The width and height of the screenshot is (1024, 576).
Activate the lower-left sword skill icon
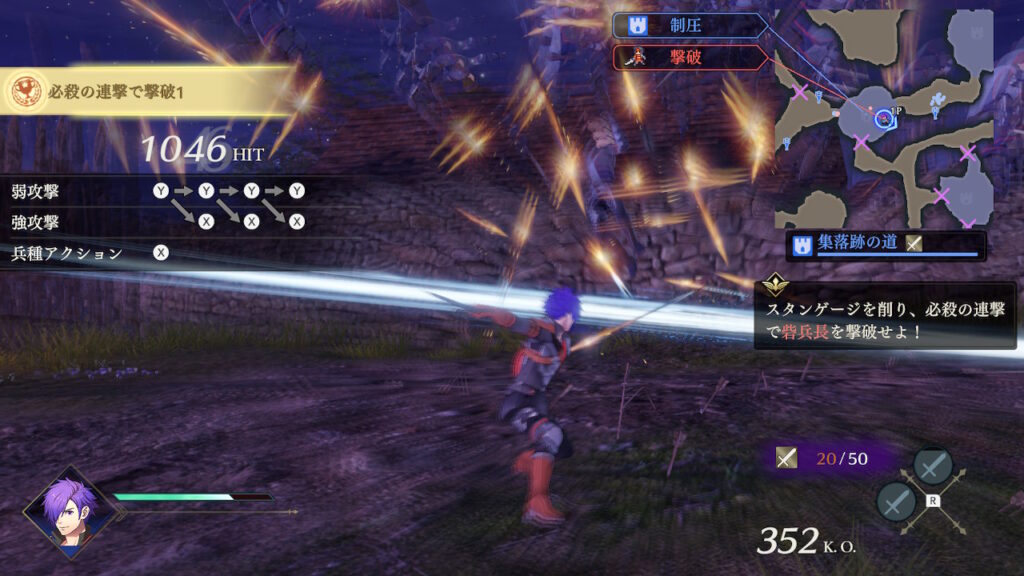pos(896,501)
